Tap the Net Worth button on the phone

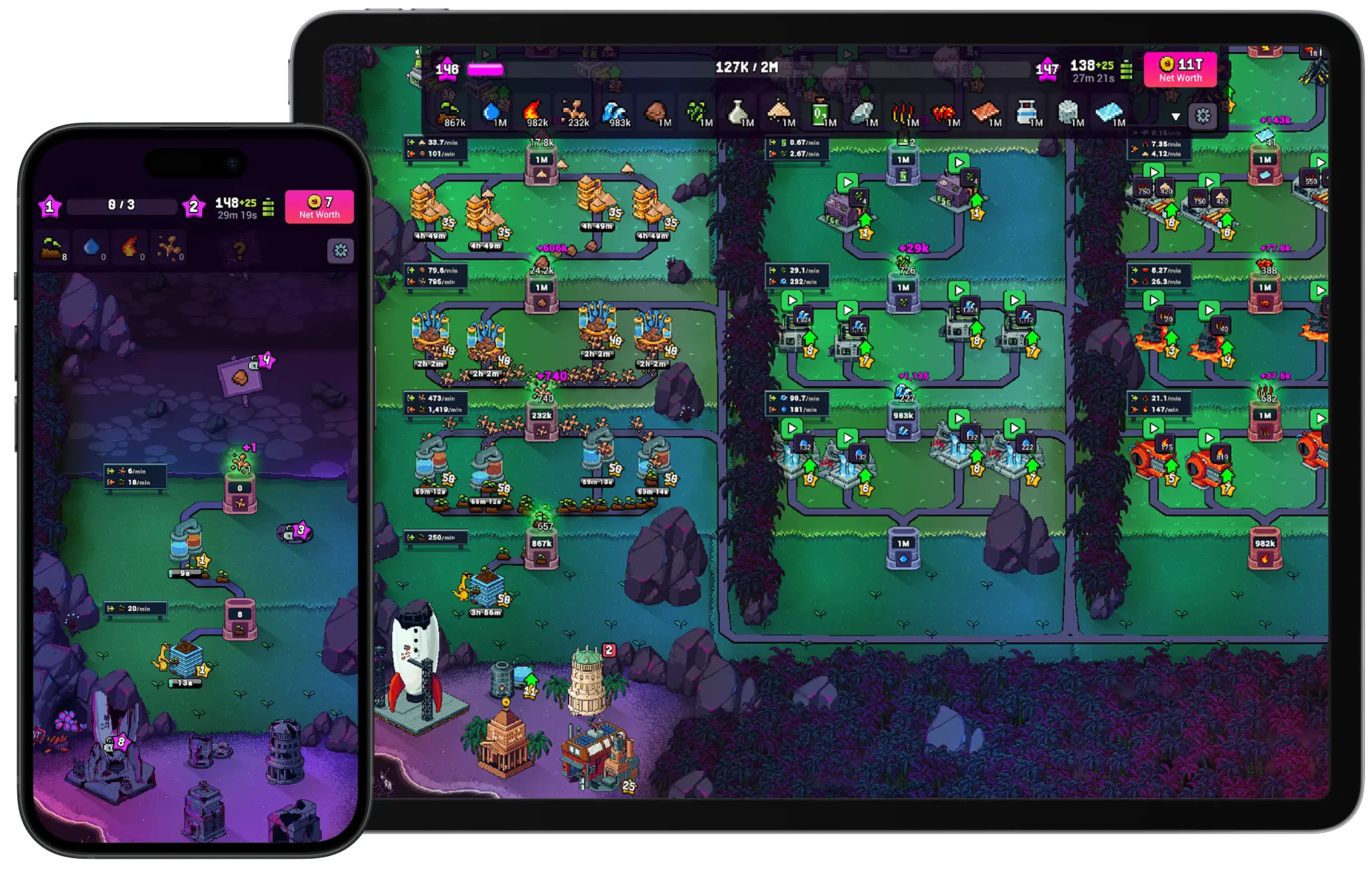321,206
